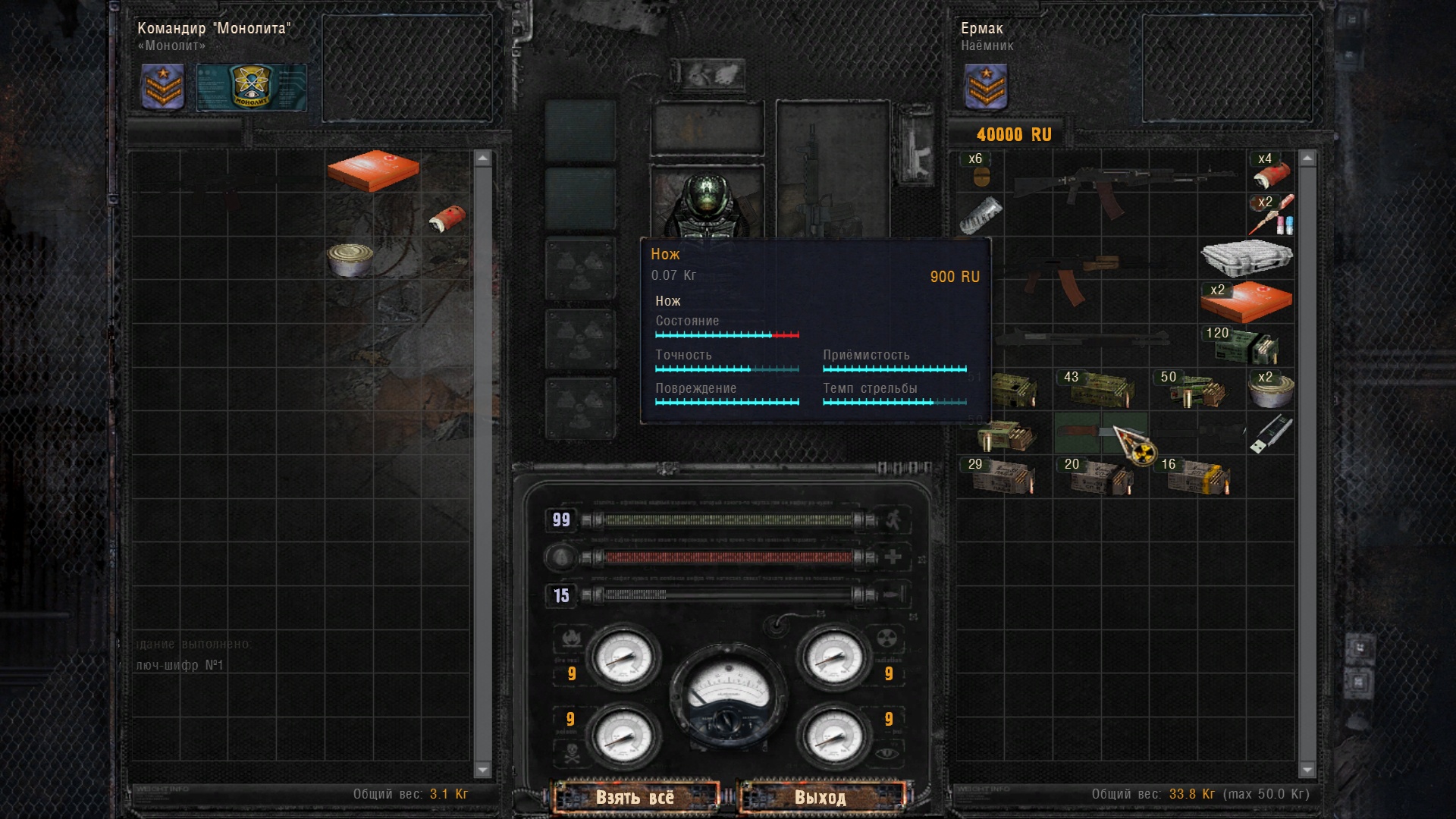The width and height of the screenshot is (1456, 819).
Task: Select the x4 bandage stack
Action: pos(1271,172)
